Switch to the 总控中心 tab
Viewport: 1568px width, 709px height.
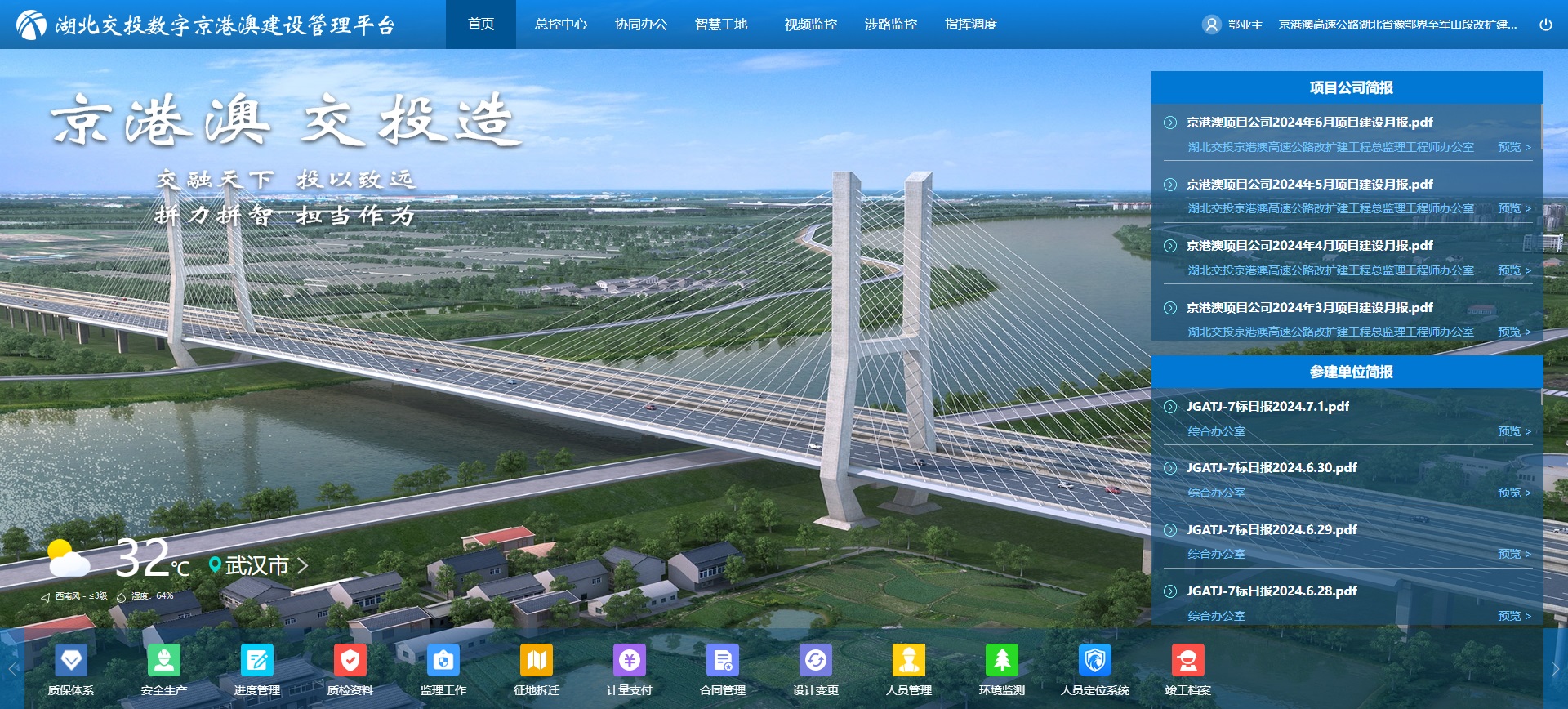560,25
